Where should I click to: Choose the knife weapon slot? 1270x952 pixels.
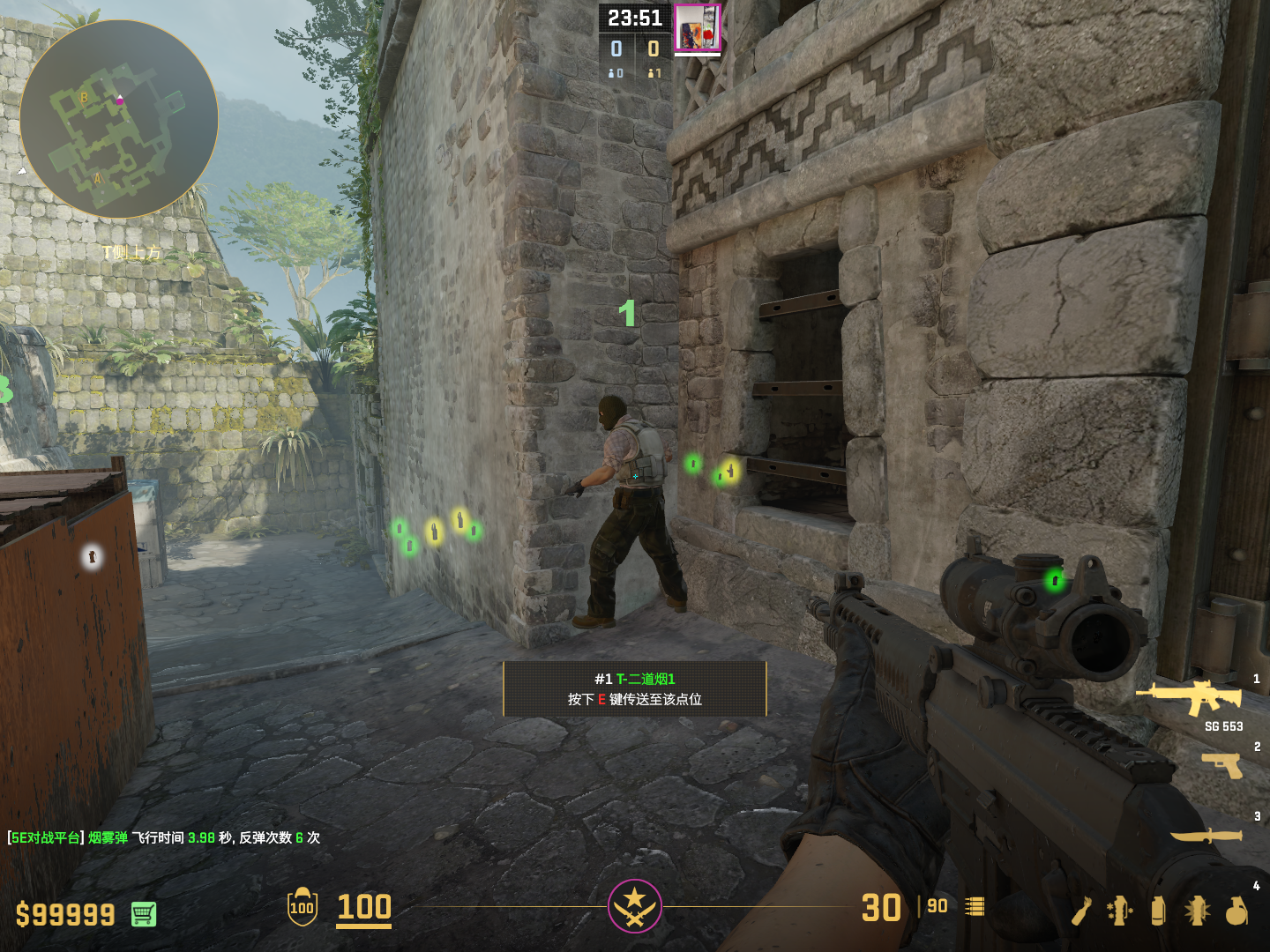coord(1206,835)
